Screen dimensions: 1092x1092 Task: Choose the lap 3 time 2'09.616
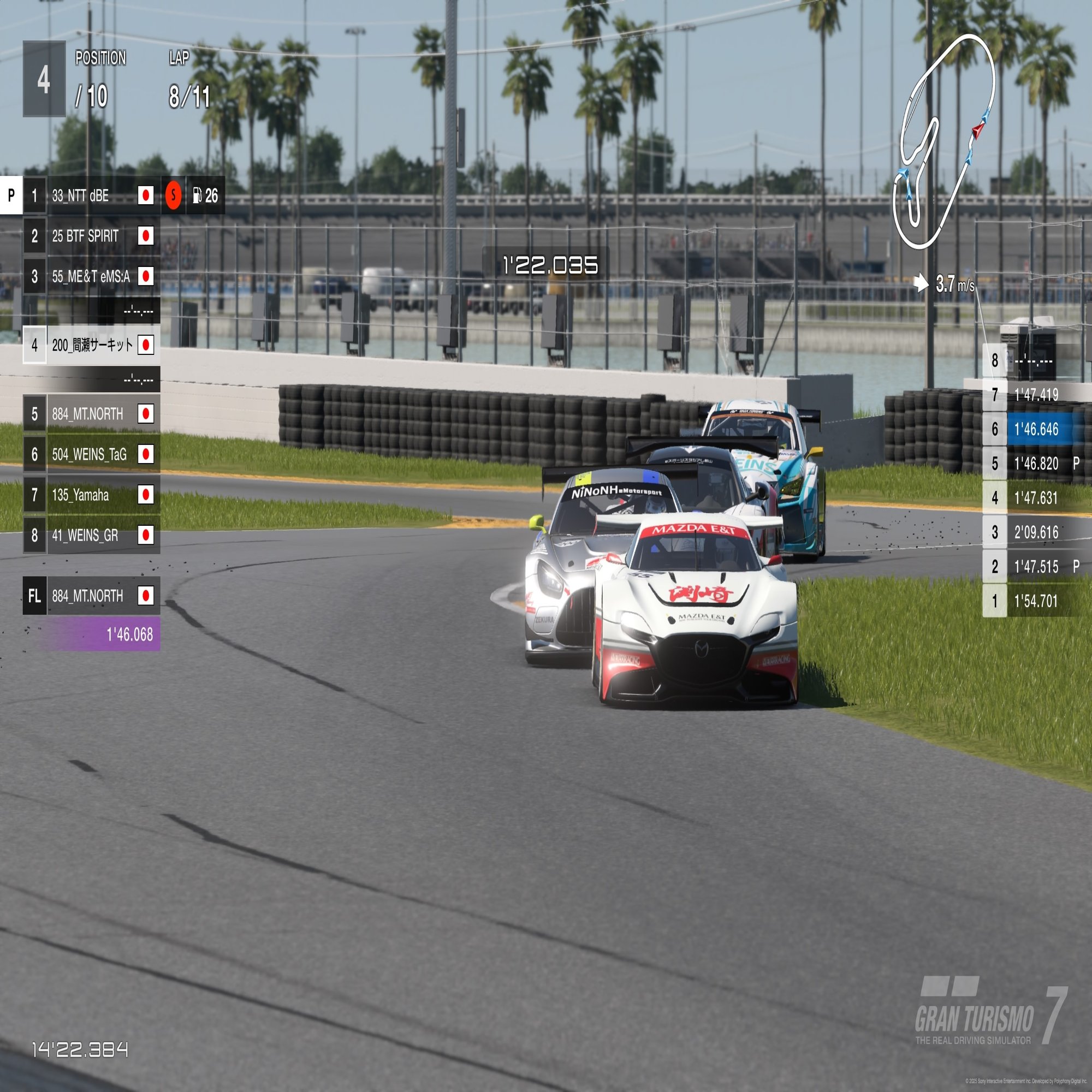tap(1036, 532)
